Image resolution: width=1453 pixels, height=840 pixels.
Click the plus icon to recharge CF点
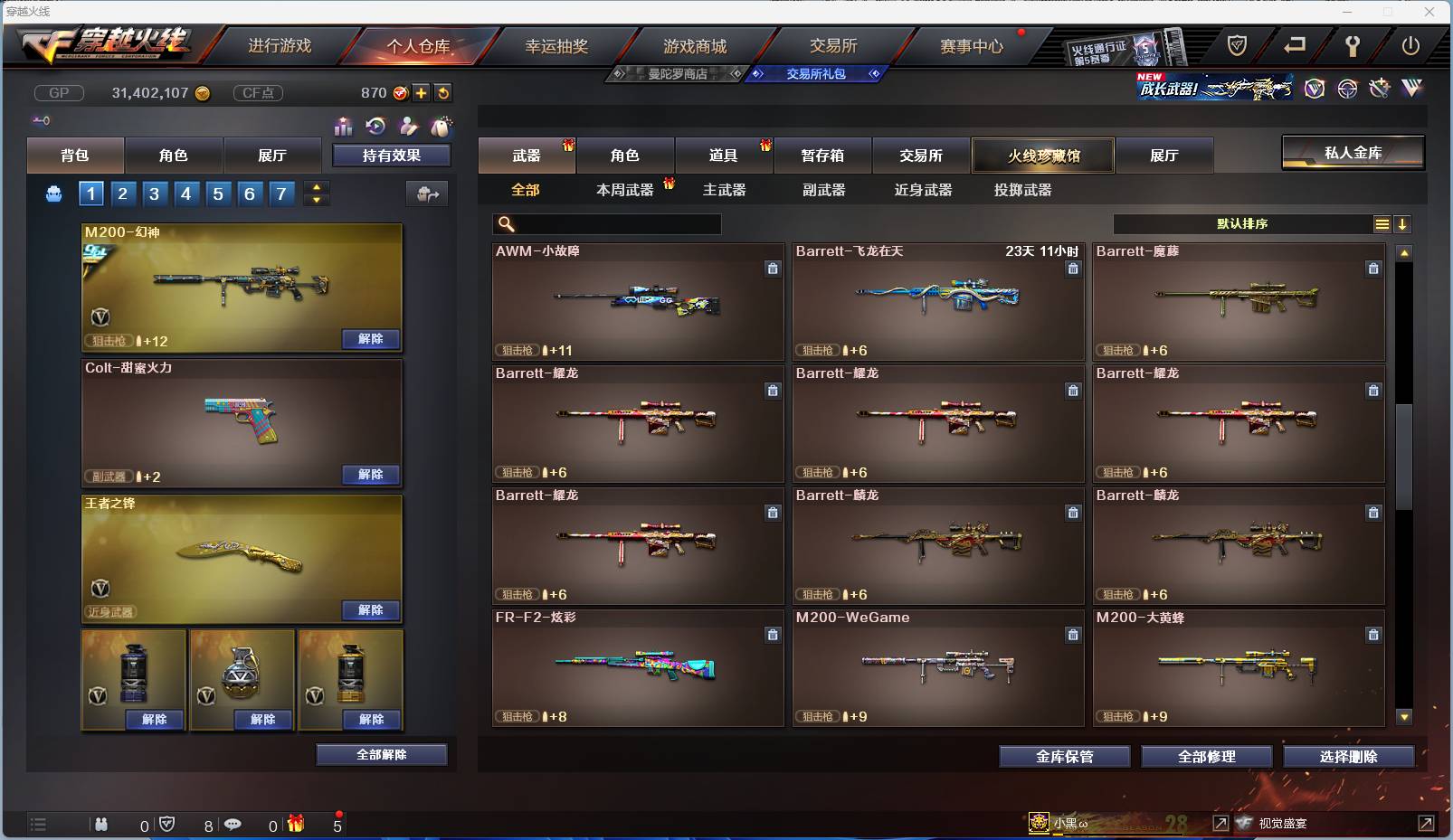pos(422,92)
